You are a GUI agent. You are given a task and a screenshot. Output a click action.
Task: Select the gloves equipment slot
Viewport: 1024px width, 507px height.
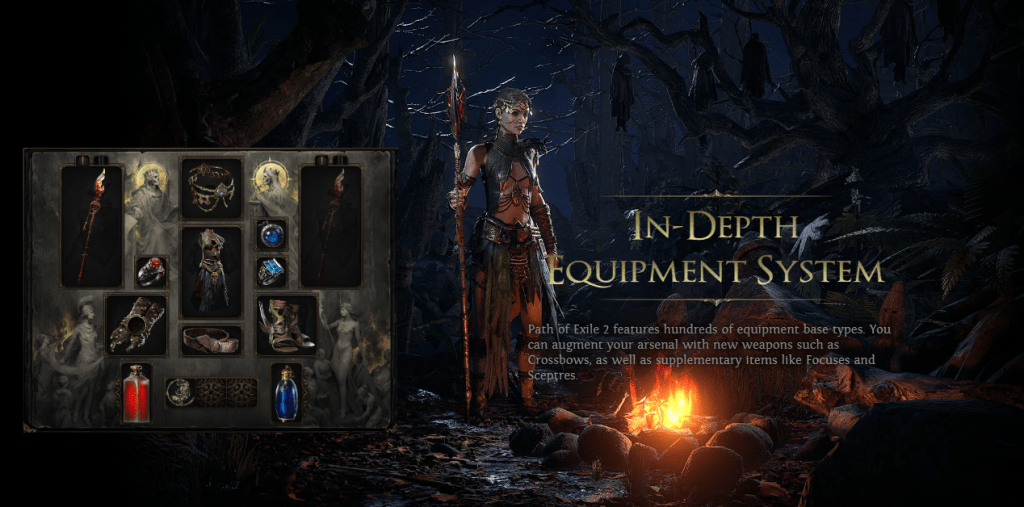(x=136, y=324)
